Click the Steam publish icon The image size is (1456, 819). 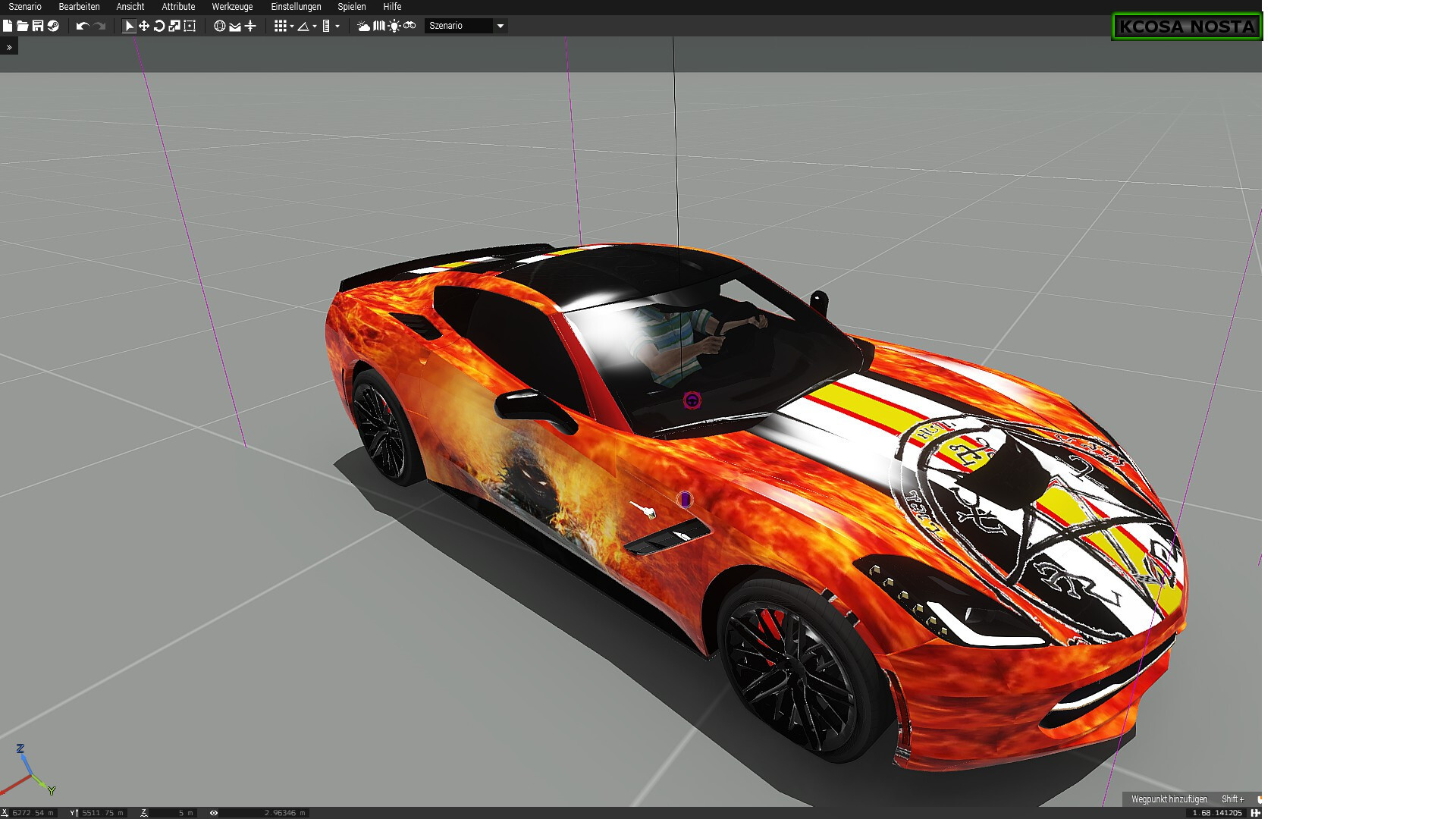[53, 26]
